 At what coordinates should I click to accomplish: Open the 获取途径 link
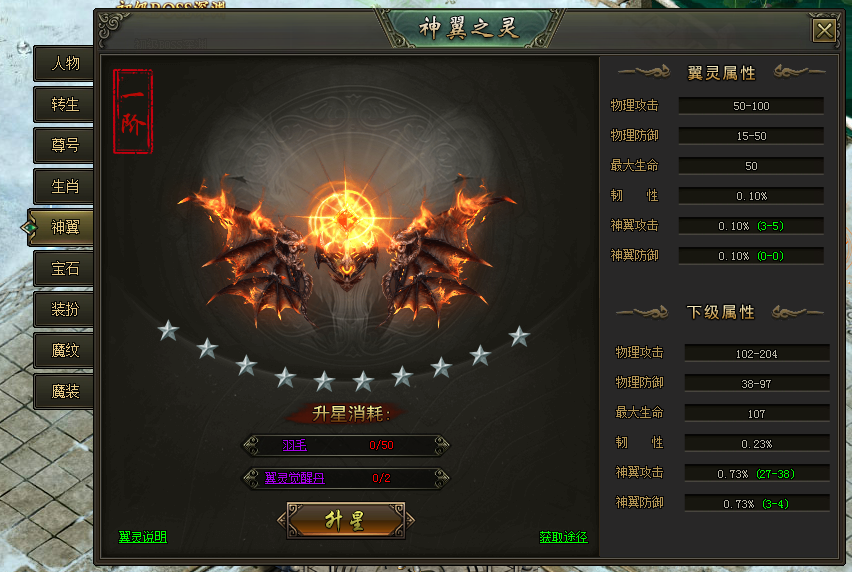point(563,537)
